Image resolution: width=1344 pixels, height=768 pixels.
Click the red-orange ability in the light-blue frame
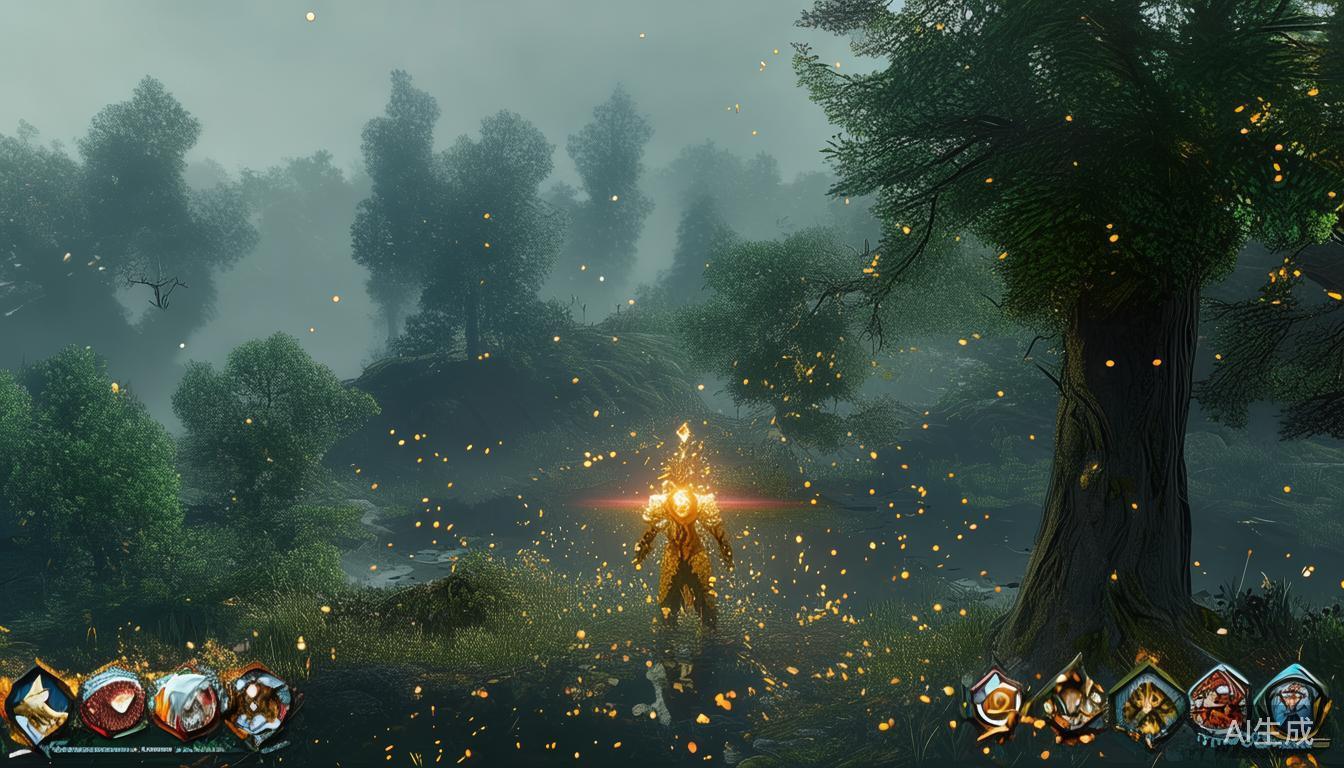point(1219,700)
